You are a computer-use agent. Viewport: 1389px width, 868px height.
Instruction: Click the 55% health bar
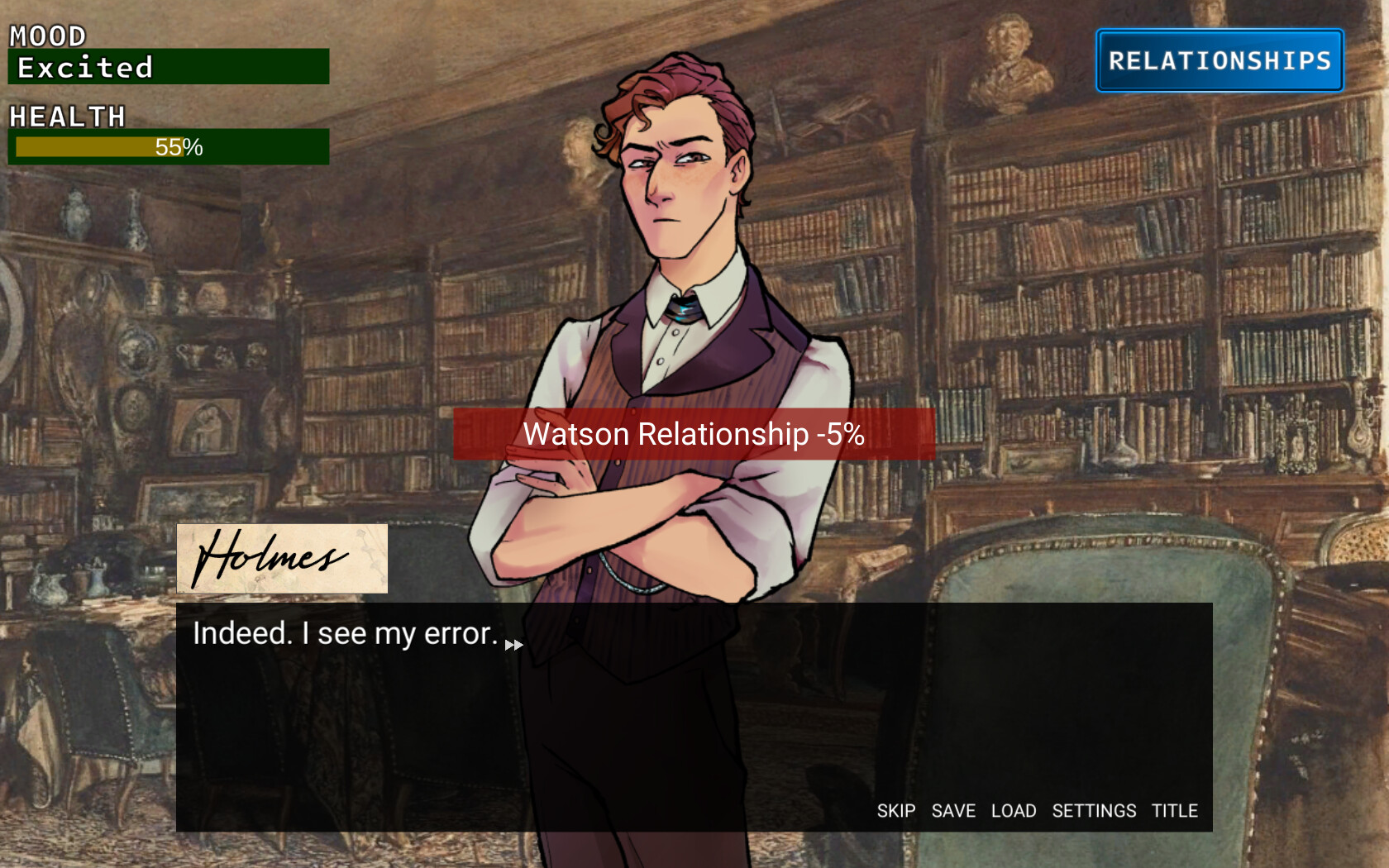168,148
